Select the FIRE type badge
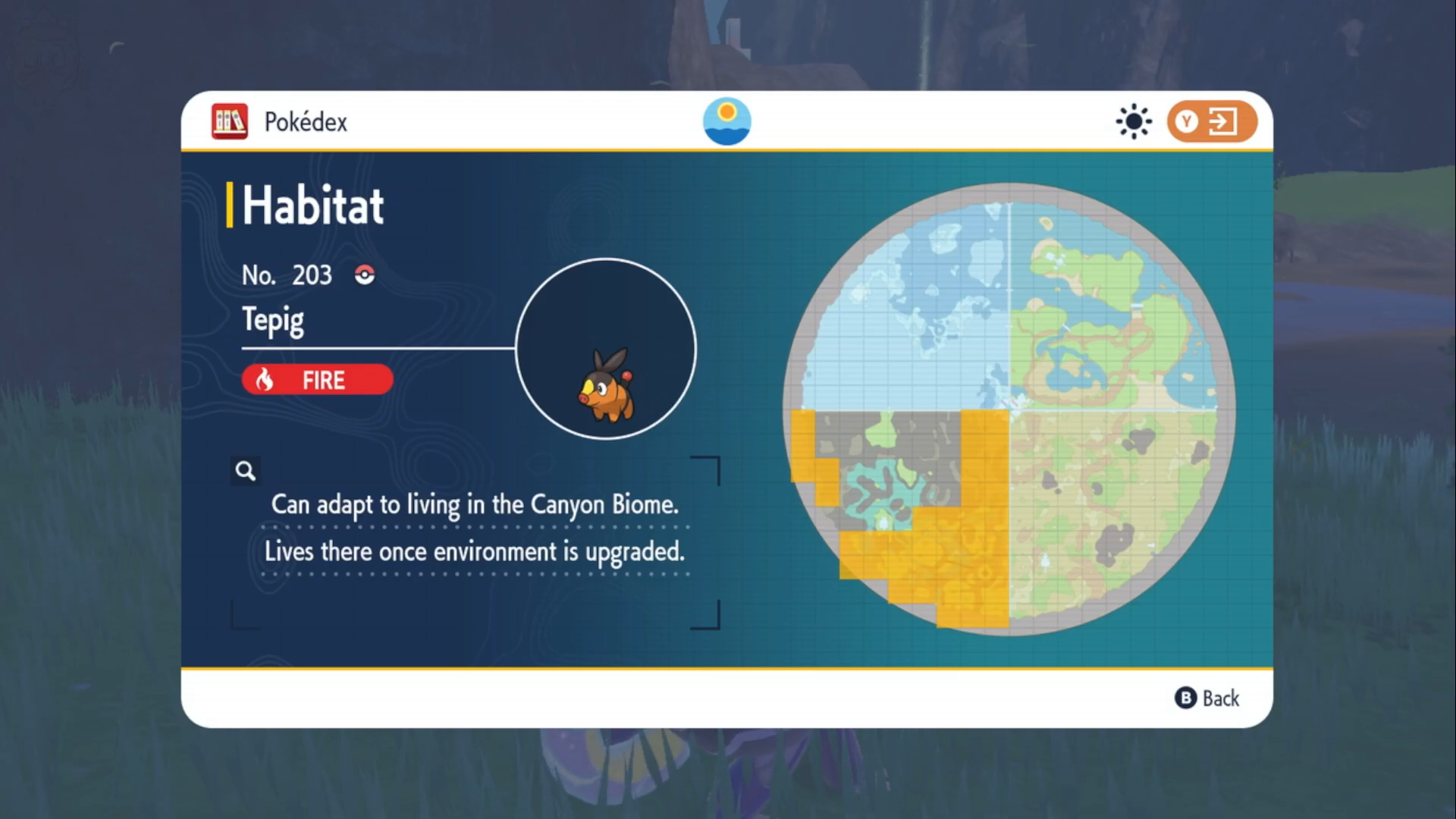 pos(317,379)
